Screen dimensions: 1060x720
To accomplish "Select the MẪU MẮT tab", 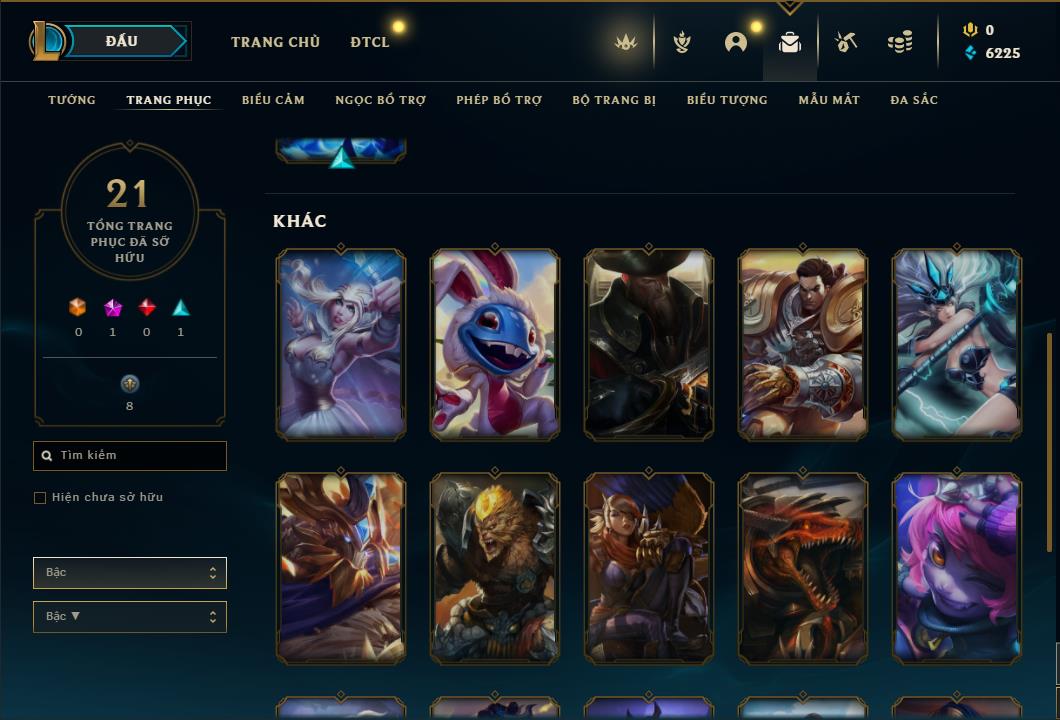I will [829, 100].
